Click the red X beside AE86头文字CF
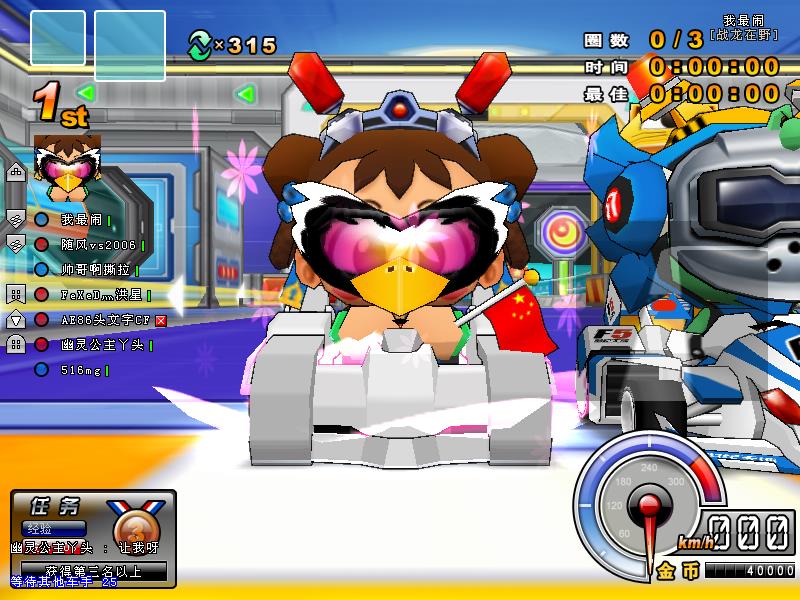800x600 pixels. (x=159, y=320)
